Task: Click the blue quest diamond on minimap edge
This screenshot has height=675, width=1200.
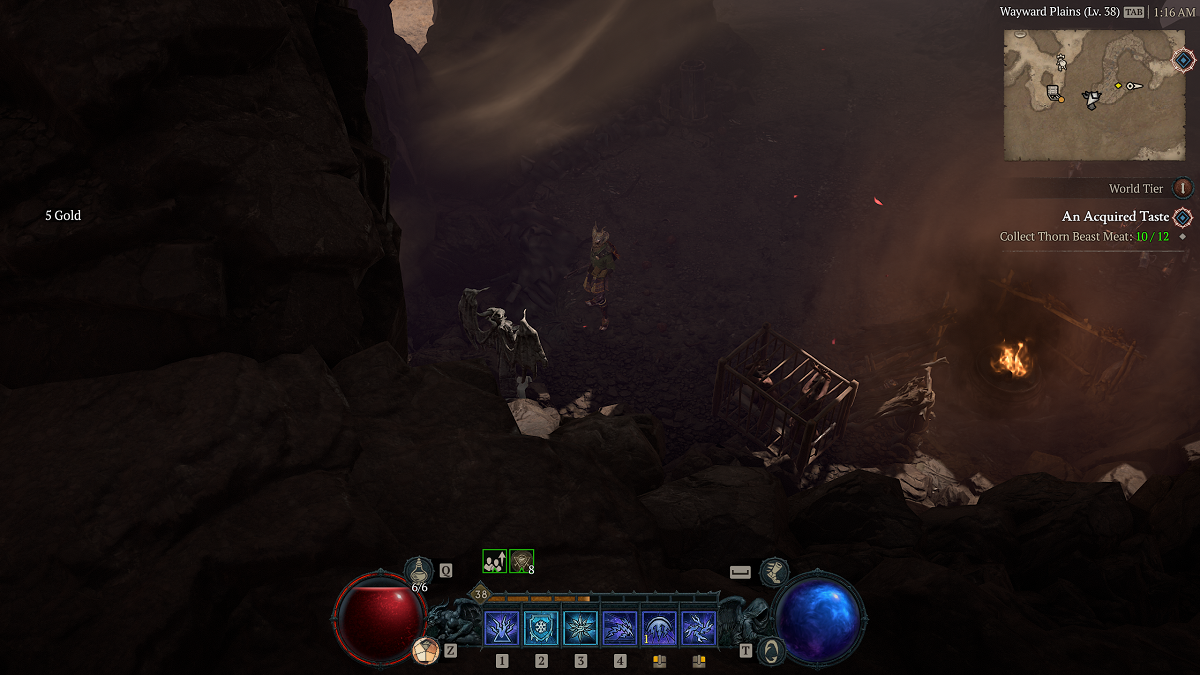Action: 1184,60
